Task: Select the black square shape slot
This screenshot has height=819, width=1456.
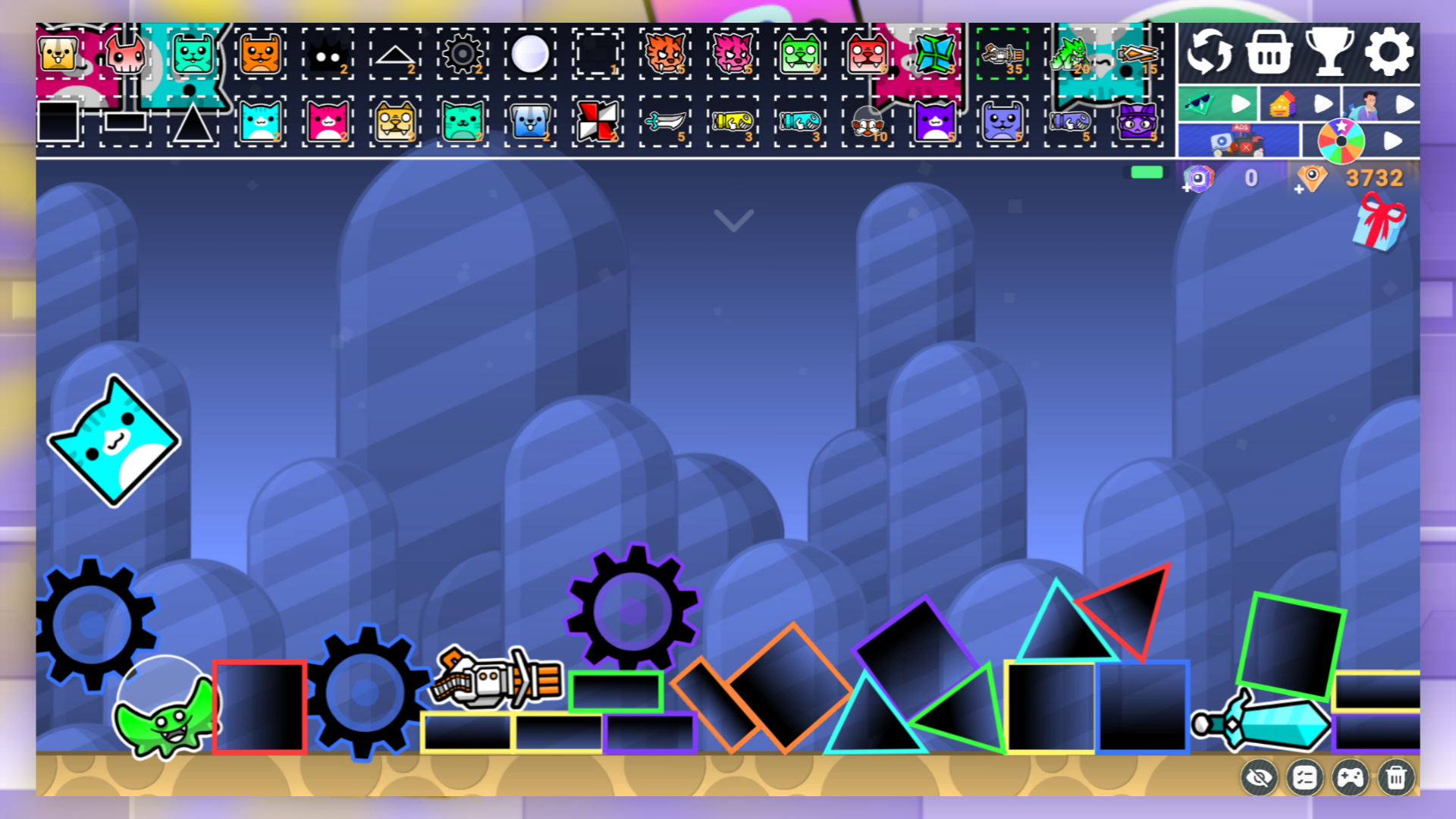Action: 59,123
